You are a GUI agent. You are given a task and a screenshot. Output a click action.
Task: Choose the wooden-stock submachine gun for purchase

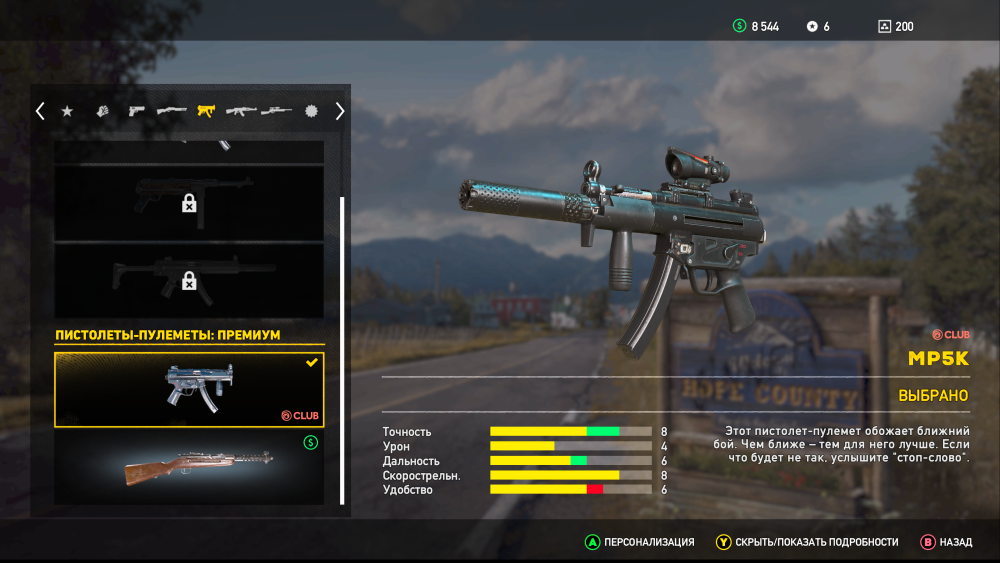click(189, 467)
